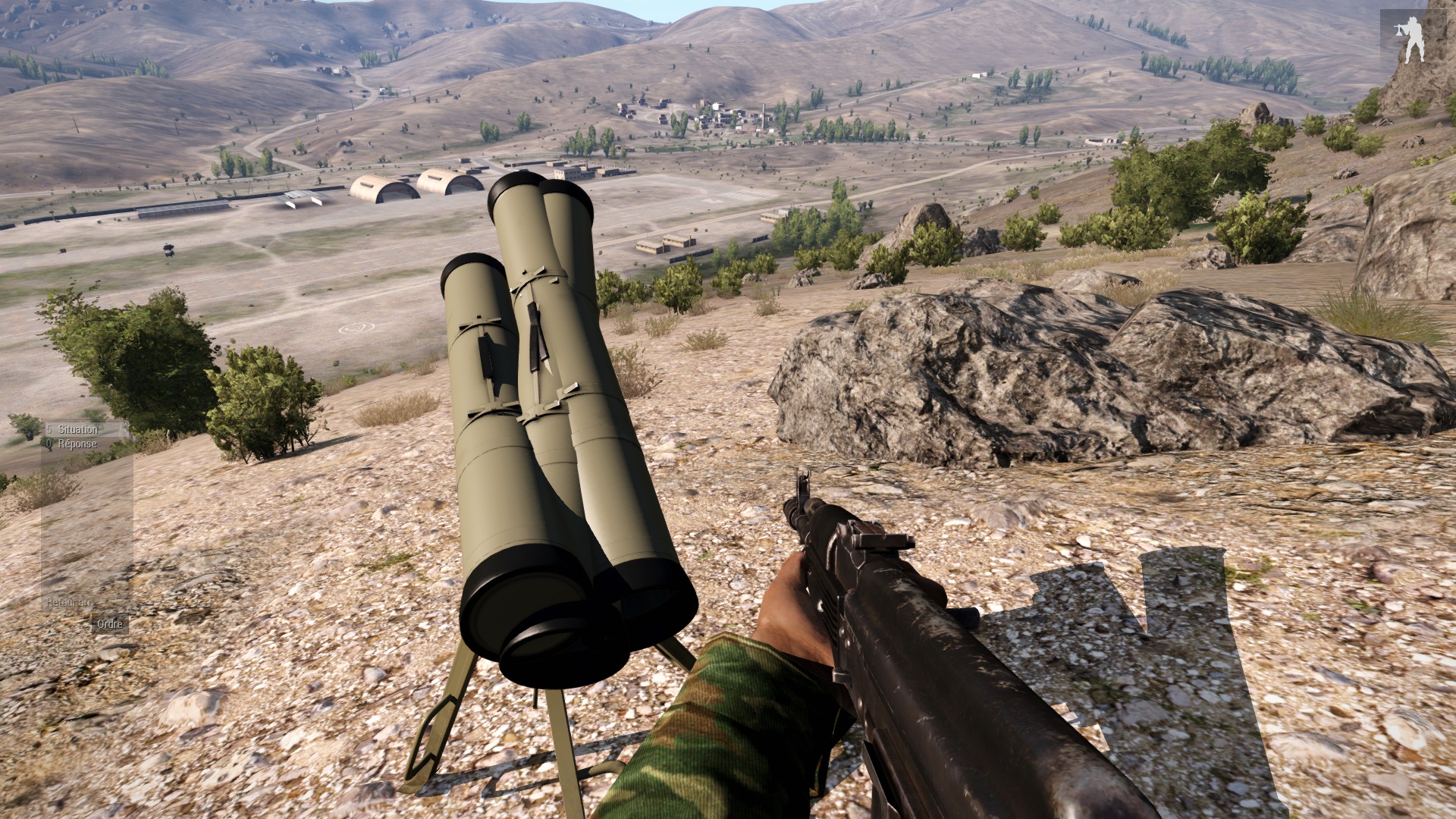This screenshot has width=1456, height=819.
Task: Select the Situation command entry
Action: [77, 430]
